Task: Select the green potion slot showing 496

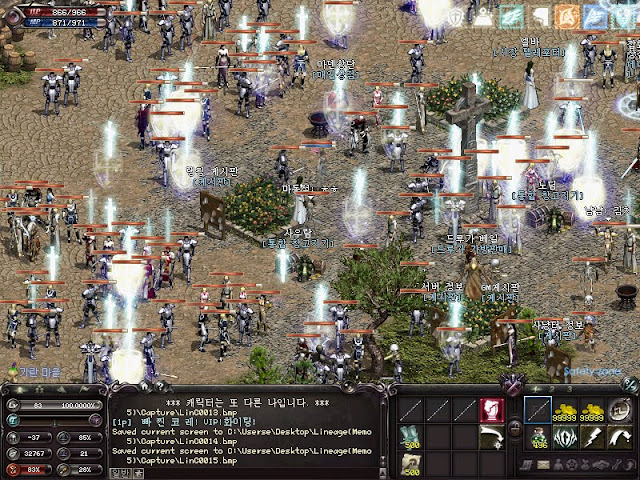Action: point(538,437)
